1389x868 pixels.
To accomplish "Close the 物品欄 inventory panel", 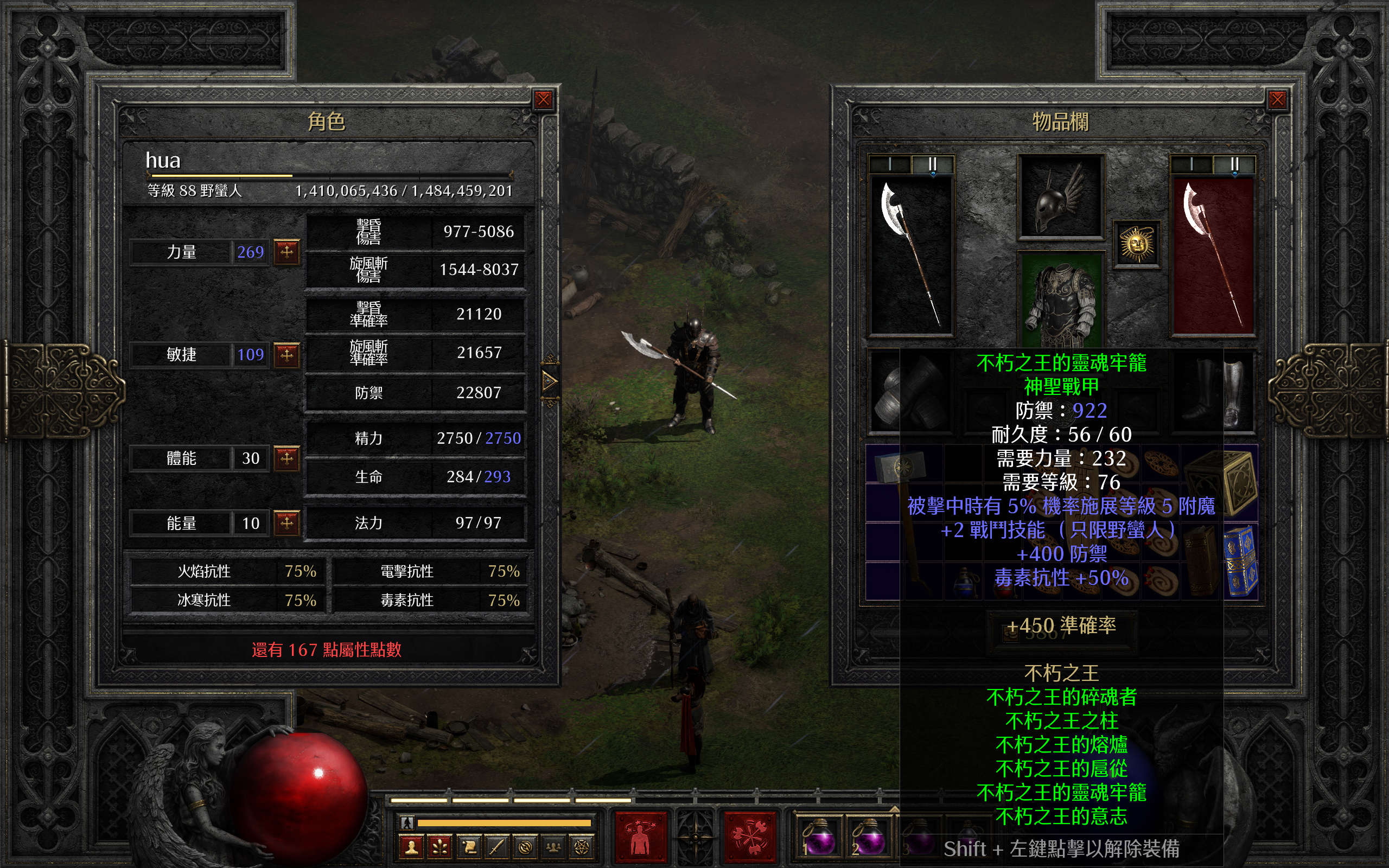I will [1277, 100].
